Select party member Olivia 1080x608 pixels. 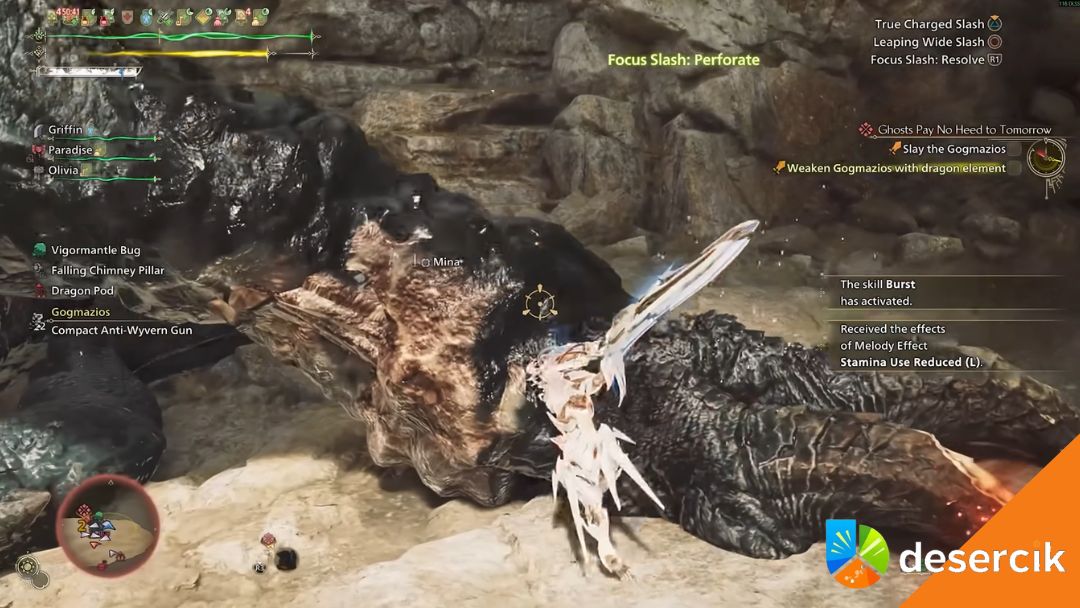click(64, 170)
